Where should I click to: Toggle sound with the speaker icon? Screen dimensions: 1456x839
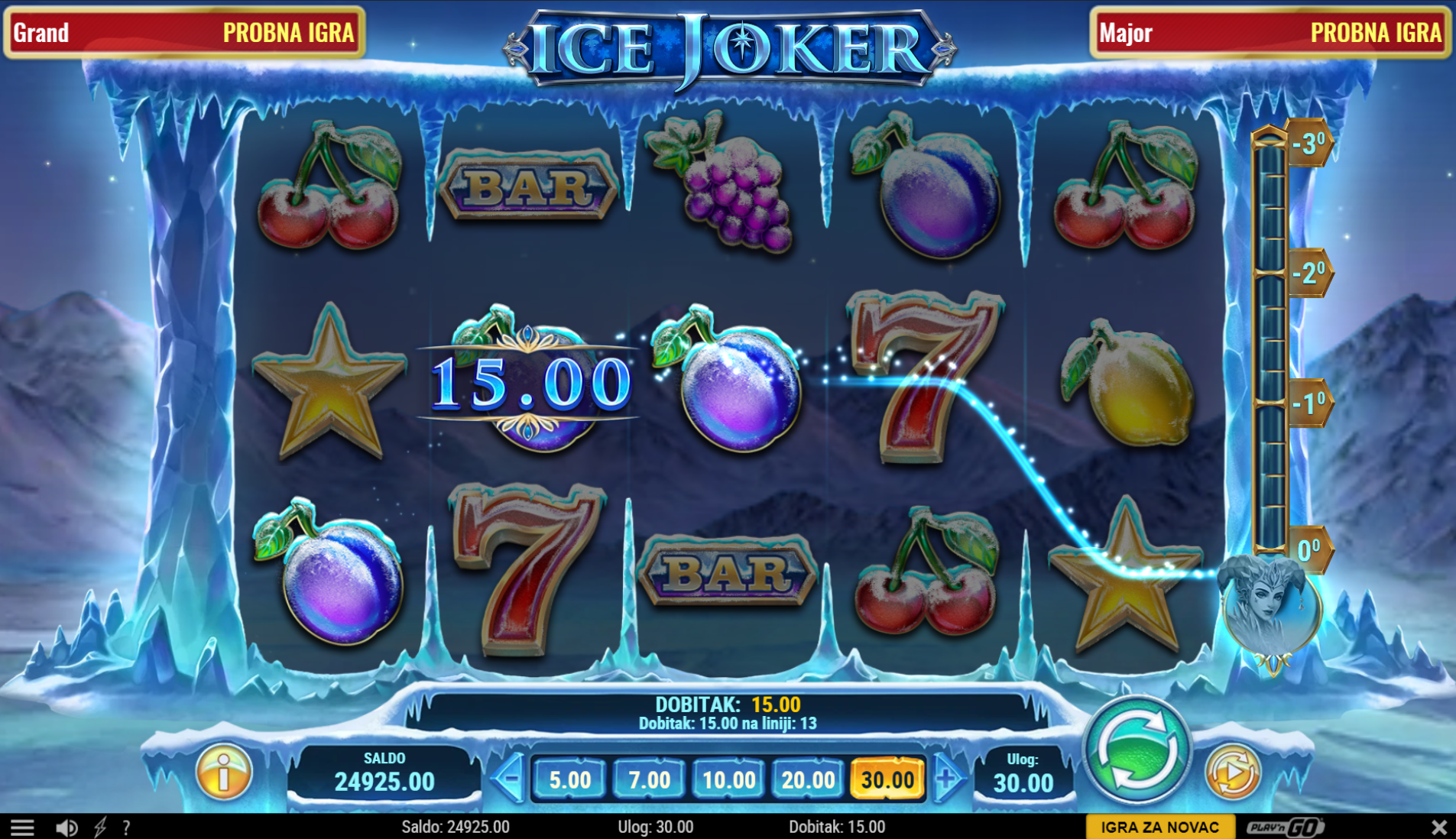(66, 827)
